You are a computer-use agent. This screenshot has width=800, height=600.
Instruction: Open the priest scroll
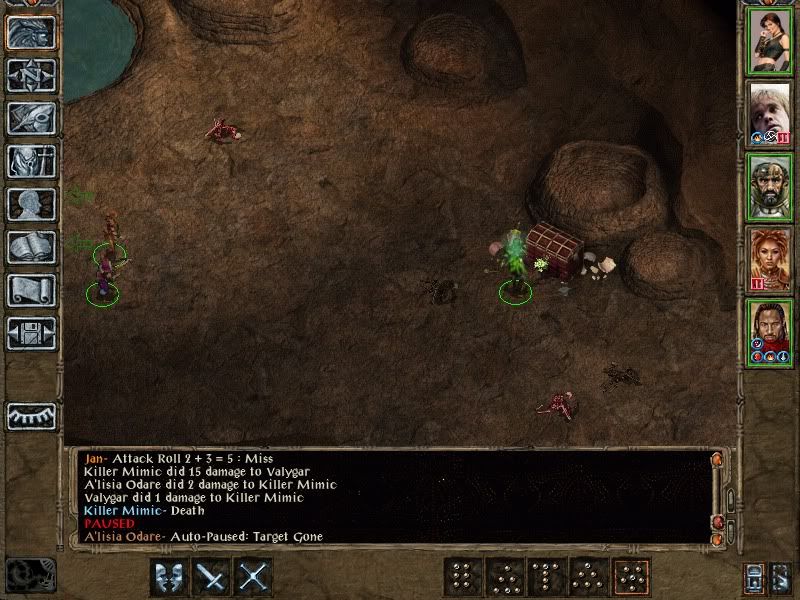pyautogui.click(x=31, y=290)
